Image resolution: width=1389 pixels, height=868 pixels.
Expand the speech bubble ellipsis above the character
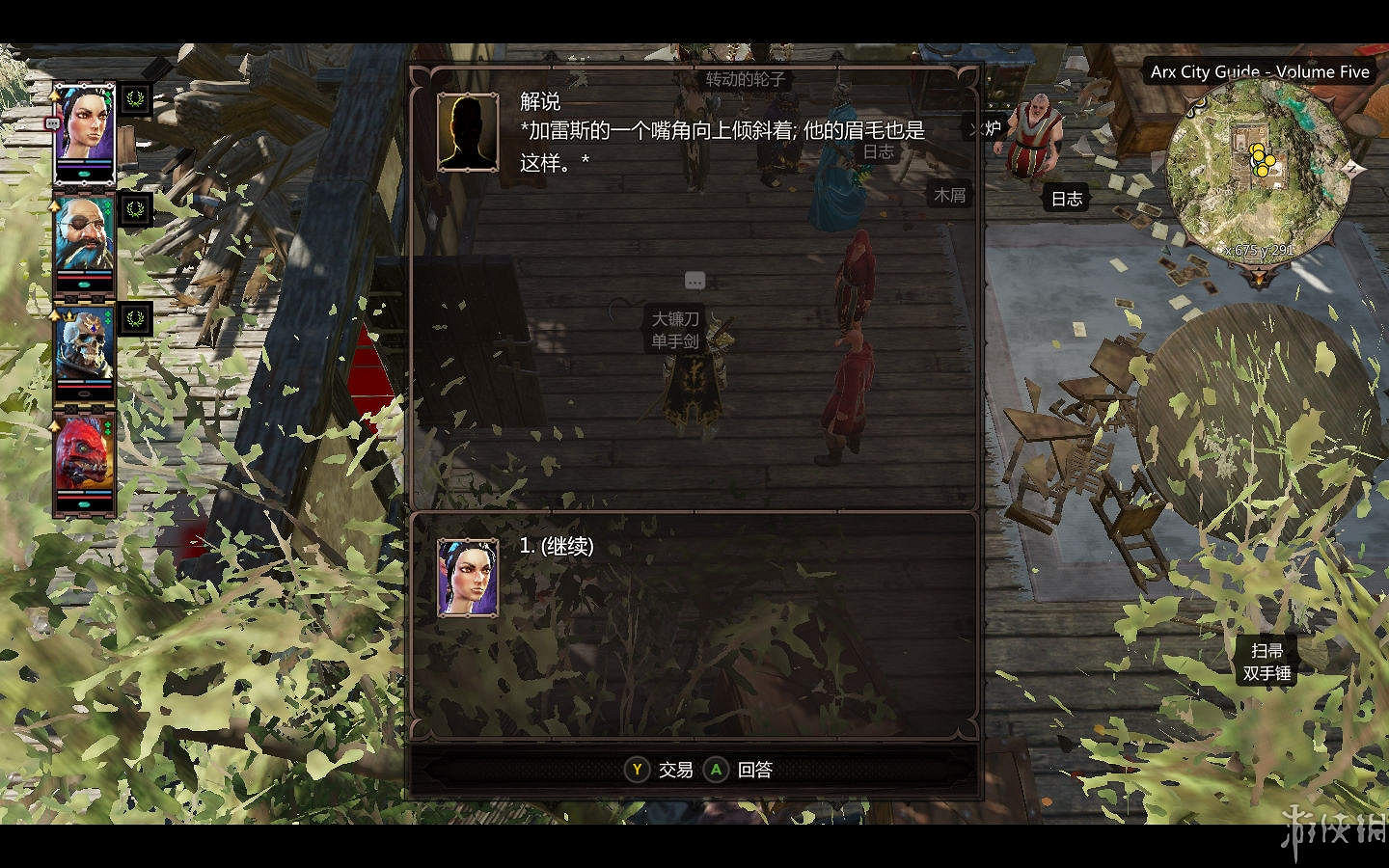[694, 280]
